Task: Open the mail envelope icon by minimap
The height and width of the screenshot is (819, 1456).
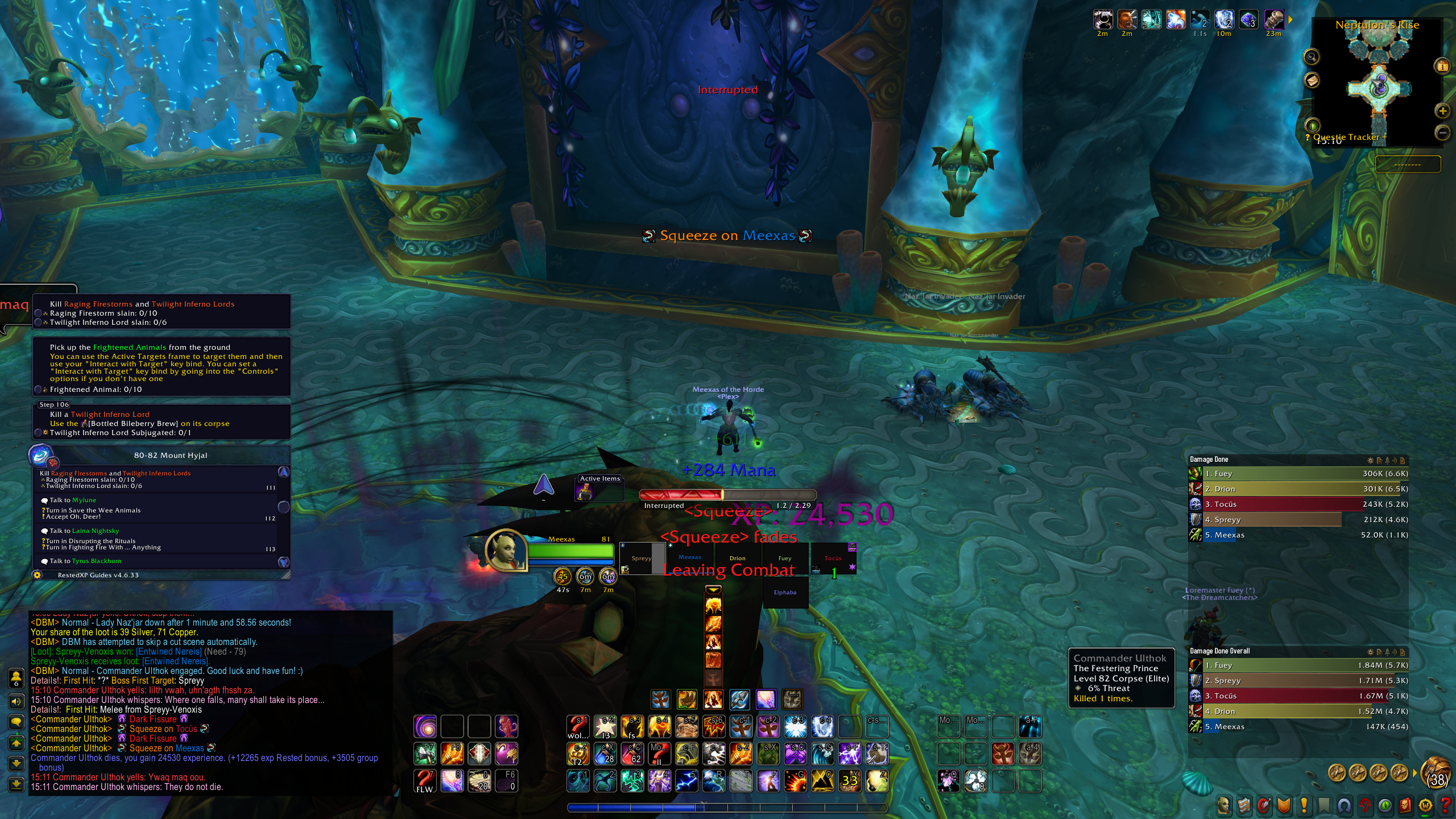Action: pos(1312,80)
